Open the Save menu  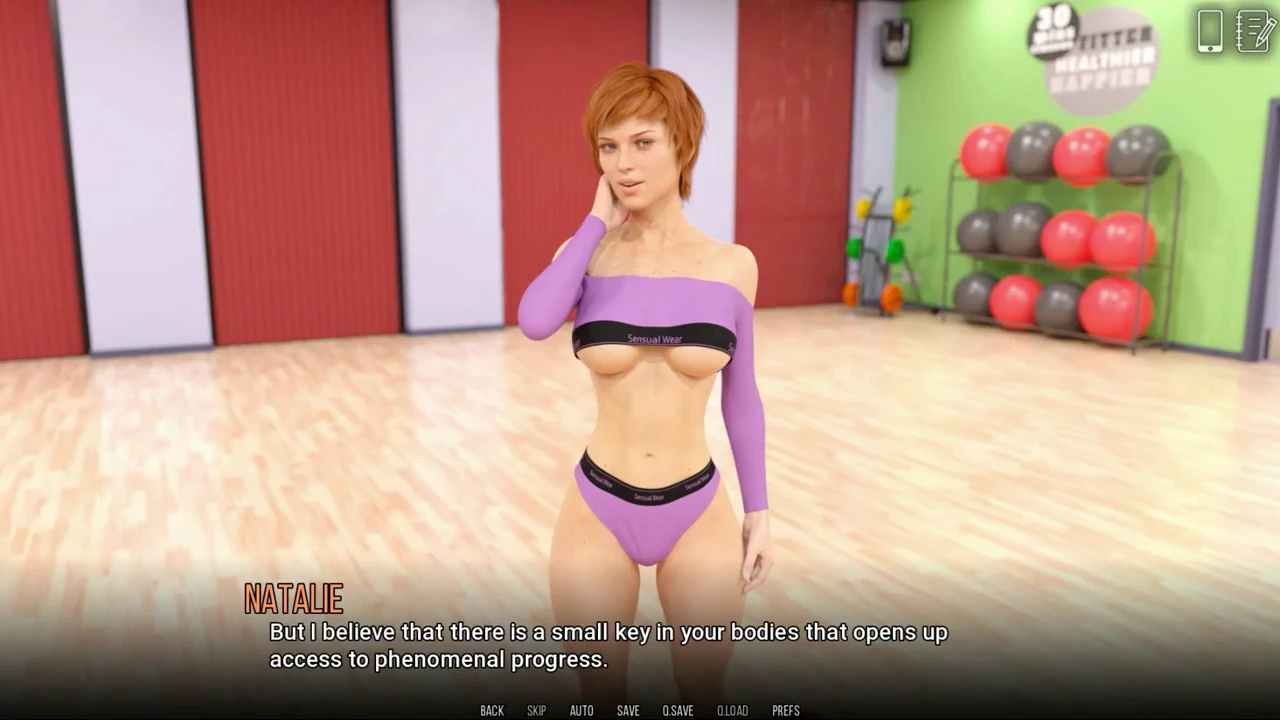tap(628, 711)
